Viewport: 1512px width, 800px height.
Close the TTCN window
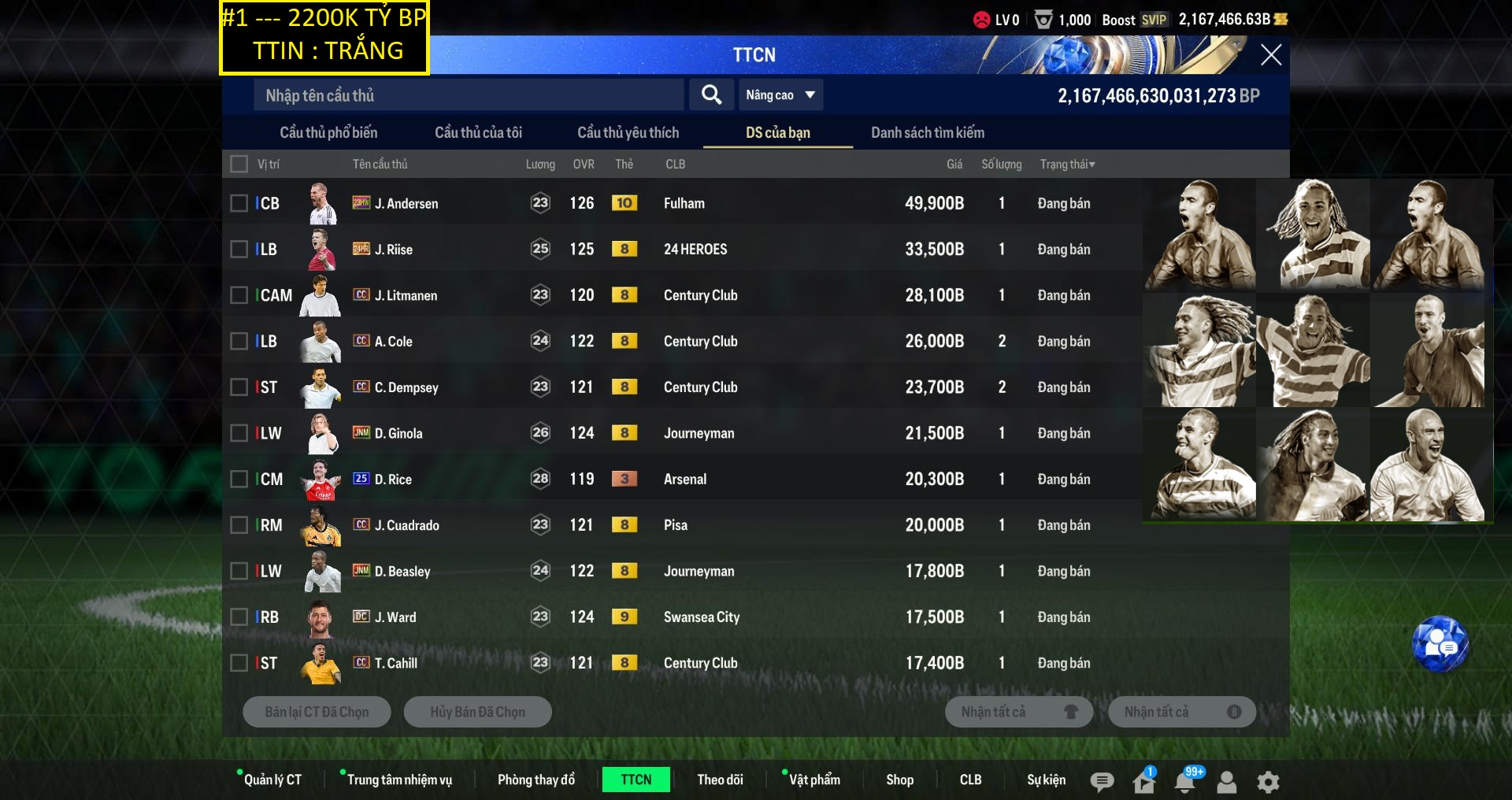(x=1270, y=55)
